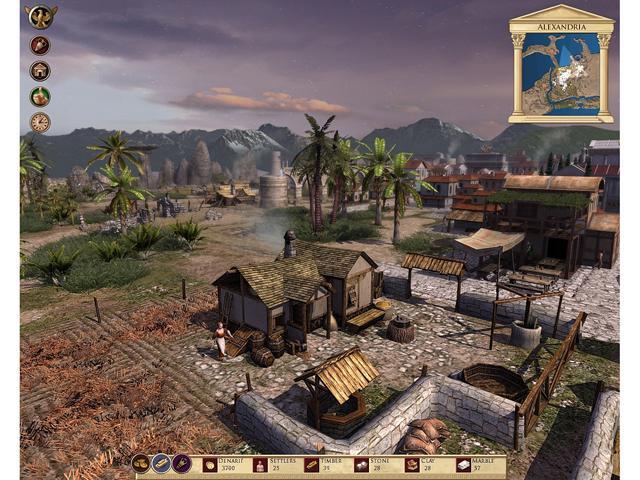Click the blue round button with gold bar

point(161,464)
